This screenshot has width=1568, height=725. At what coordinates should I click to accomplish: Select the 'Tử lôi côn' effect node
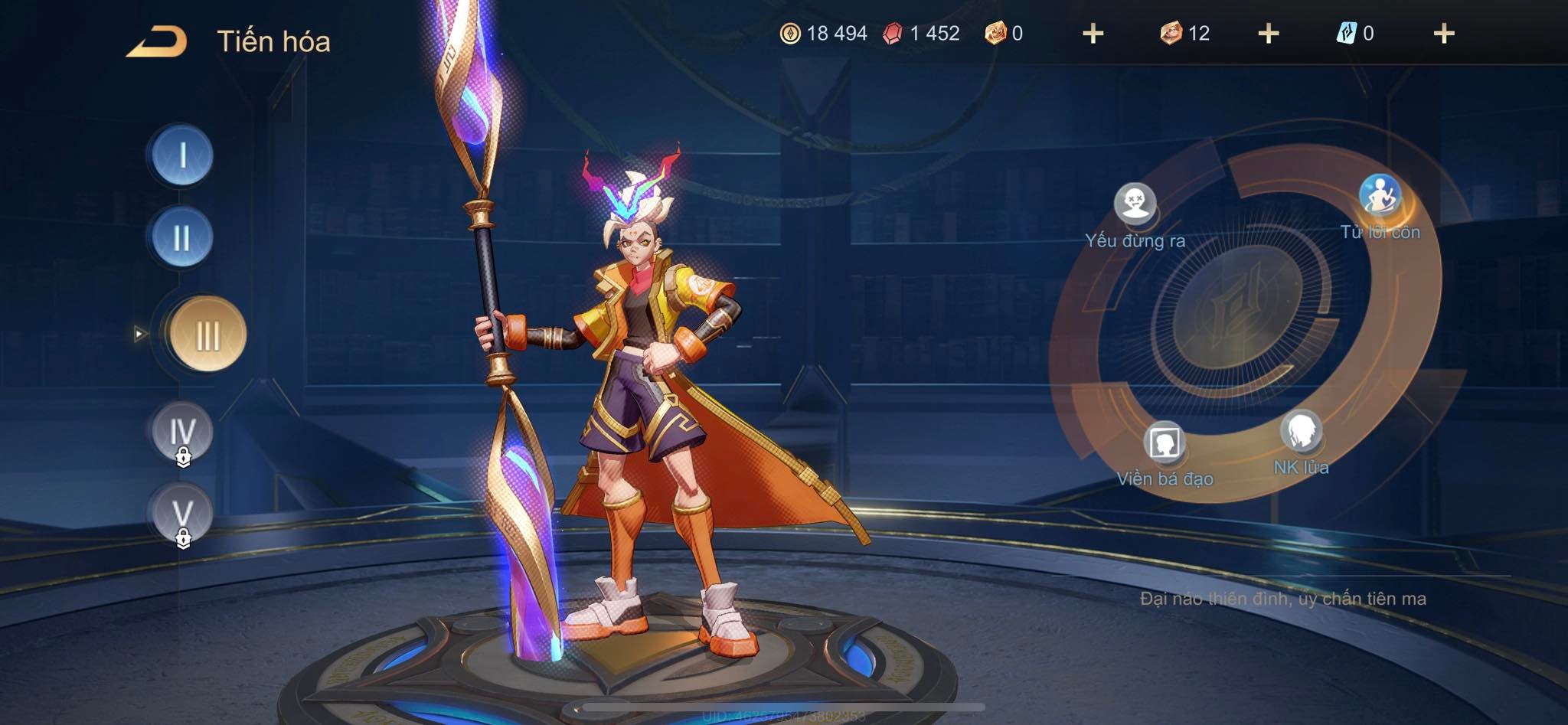coord(1380,196)
